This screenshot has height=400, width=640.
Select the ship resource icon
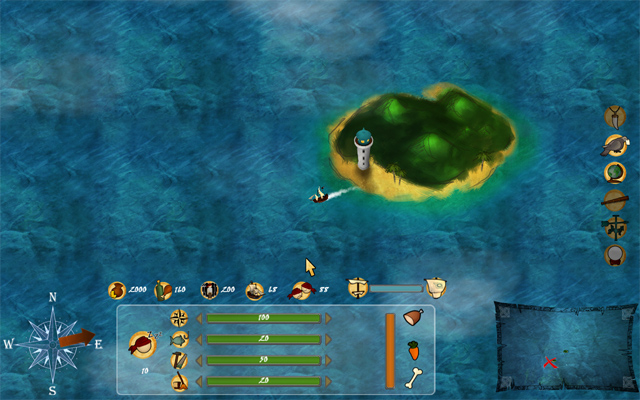[x=255, y=290]
